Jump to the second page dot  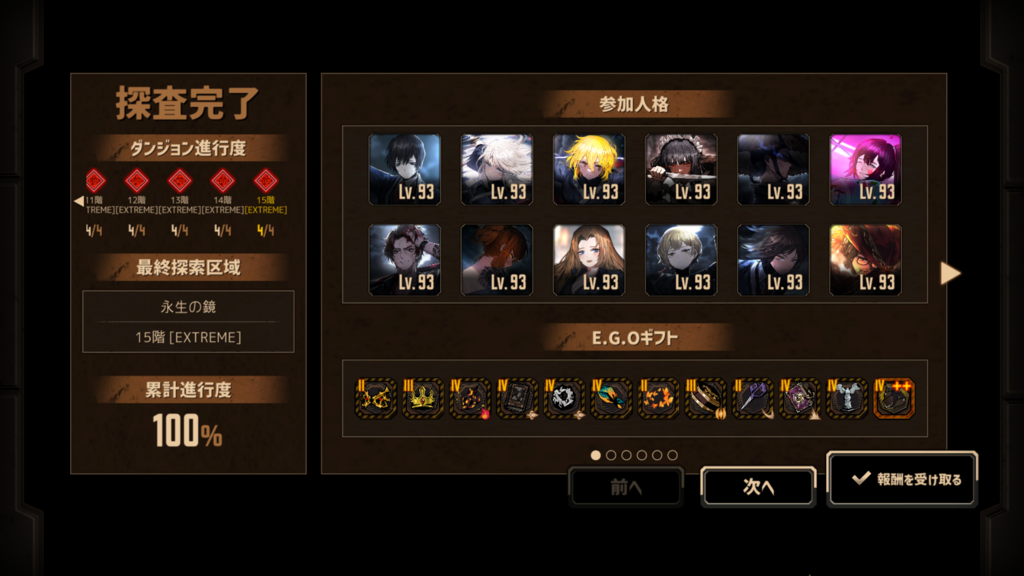tap(611, 455)
